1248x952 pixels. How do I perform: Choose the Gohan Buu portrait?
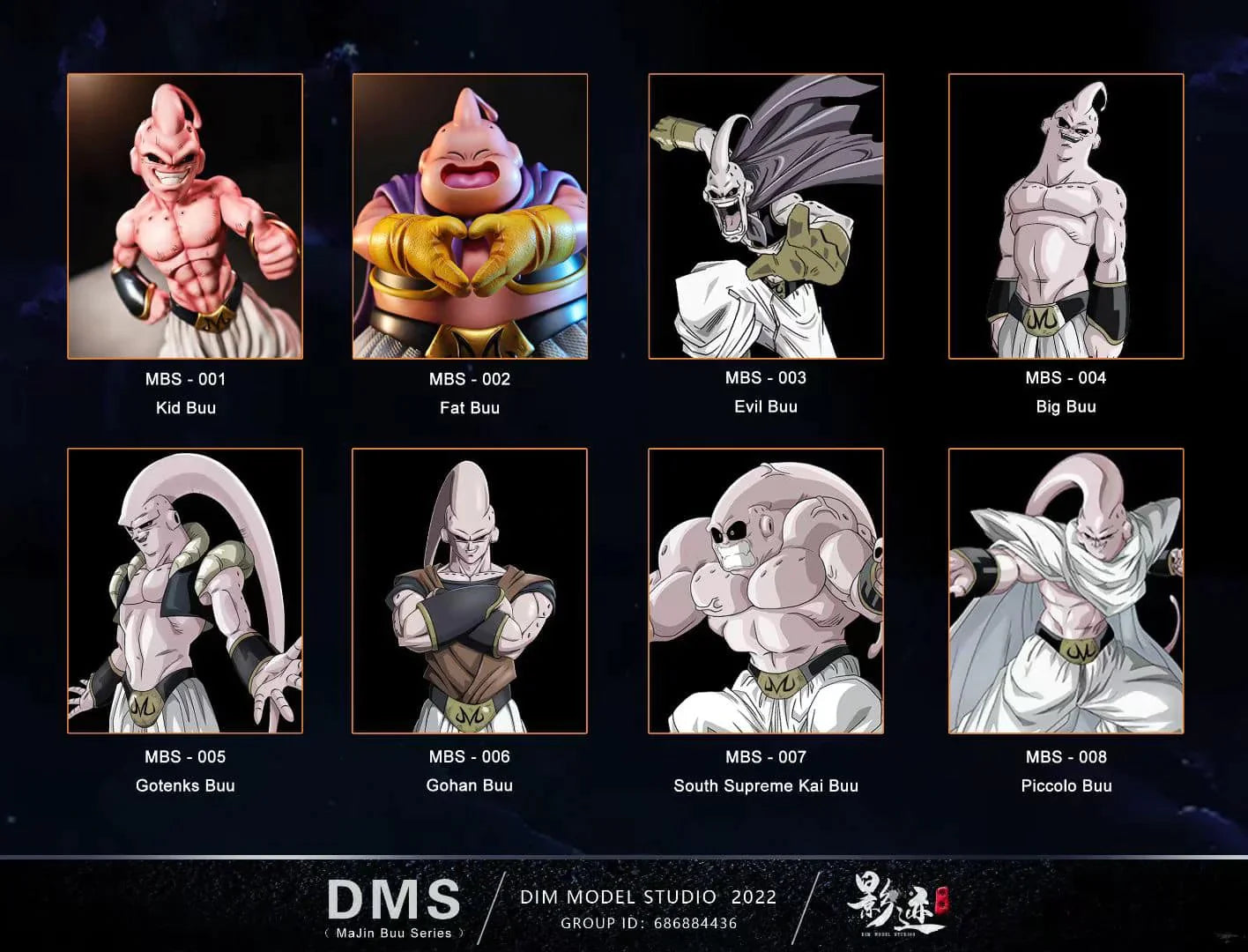(x=470, y=591)
